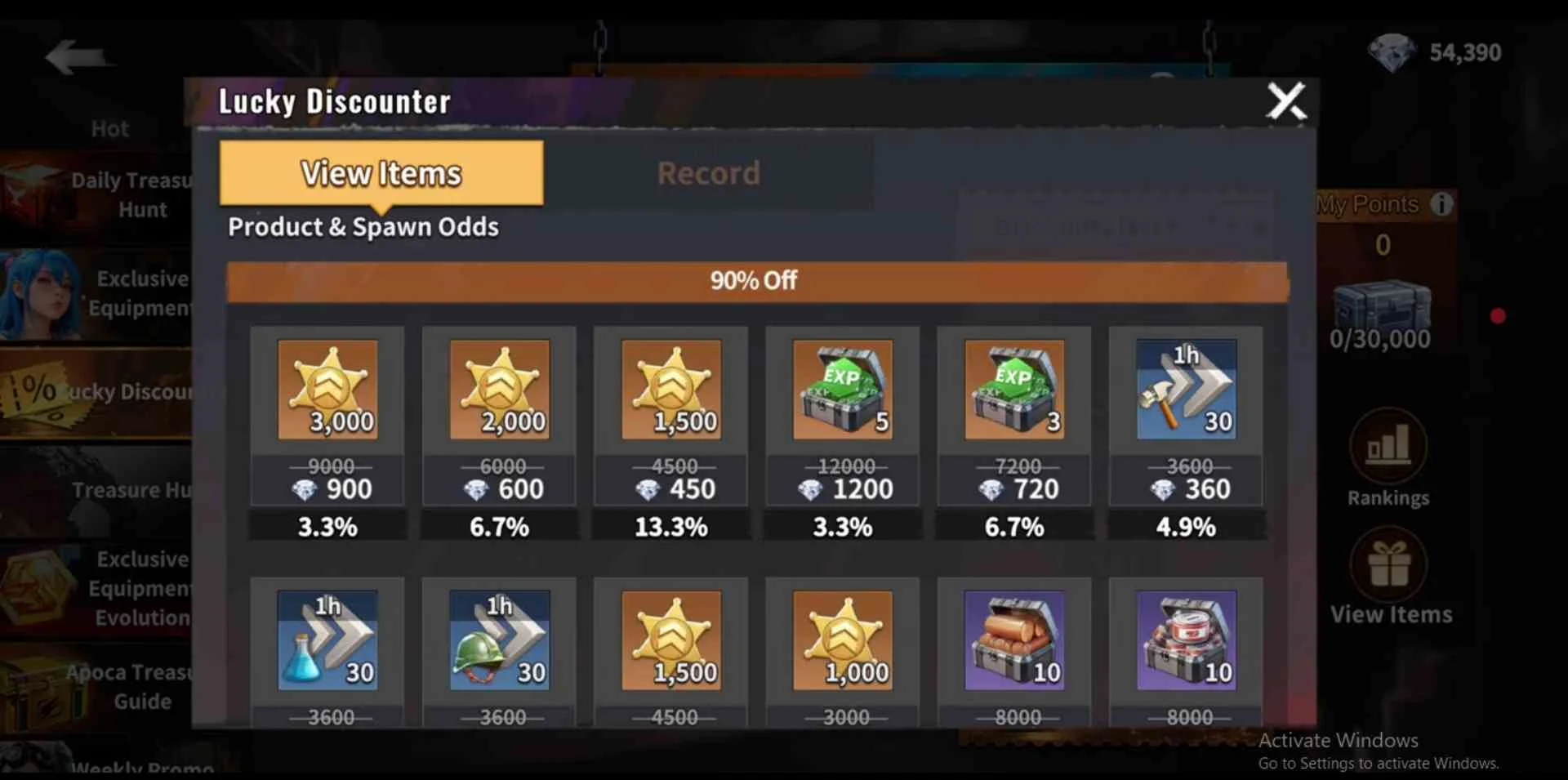1568x780 pixels.
Task: Choose the 1h helmet training speedup
Action: click(499, 640)
